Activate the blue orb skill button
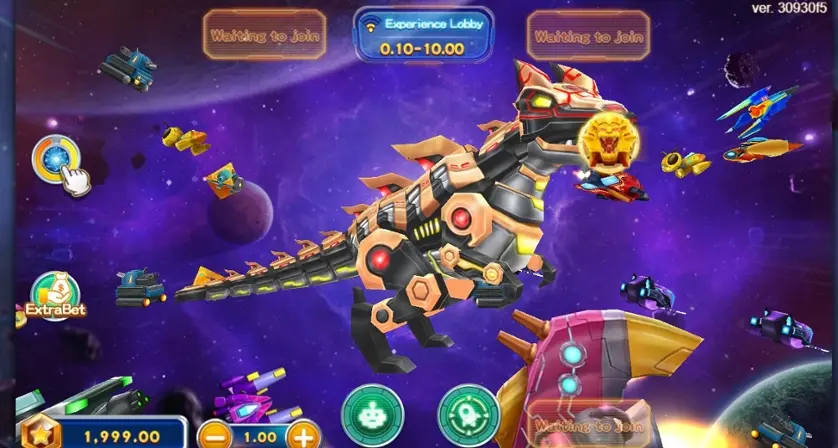Screen dimensions: 838x448 (x=56, y=158)
